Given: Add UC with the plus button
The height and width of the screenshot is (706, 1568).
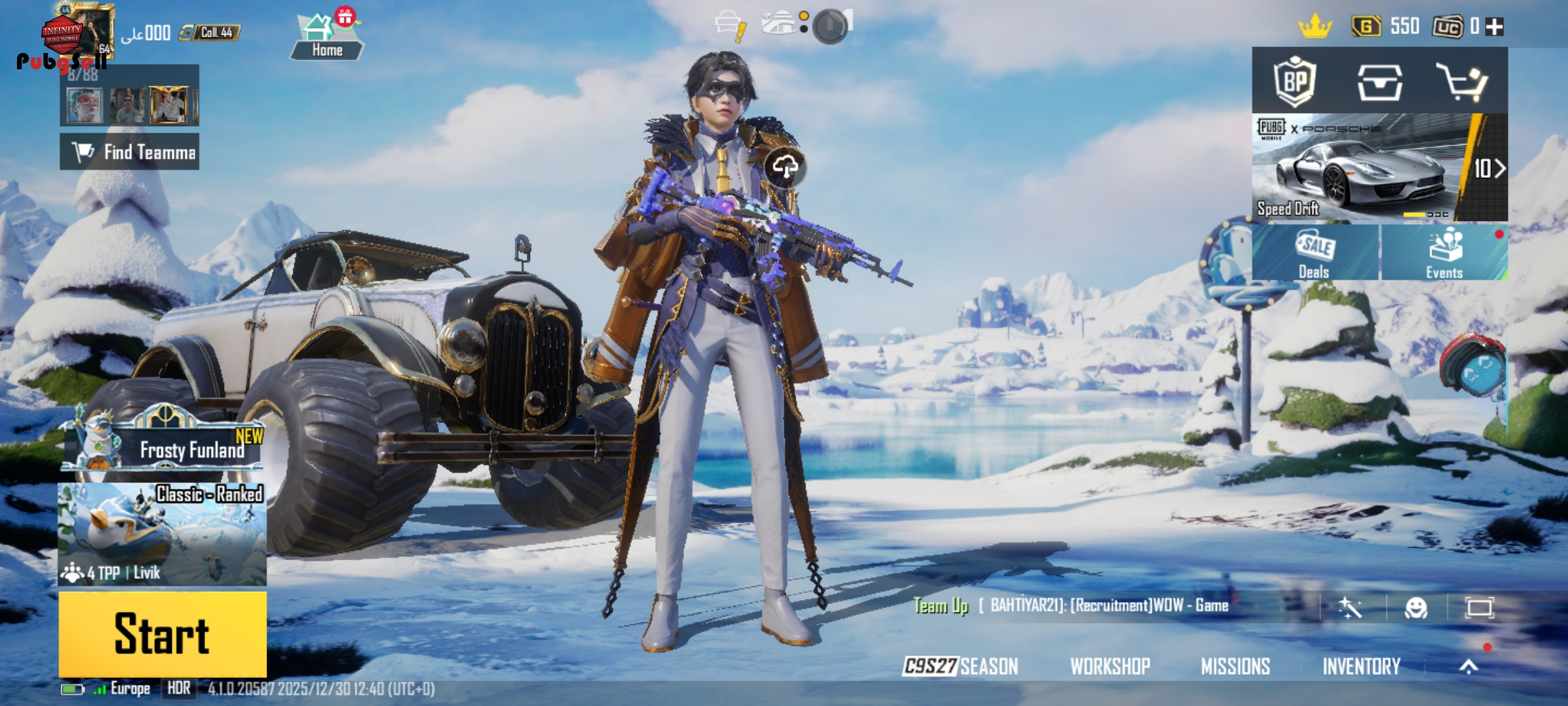Looking at the screenshot, I should coord(1494,27).
